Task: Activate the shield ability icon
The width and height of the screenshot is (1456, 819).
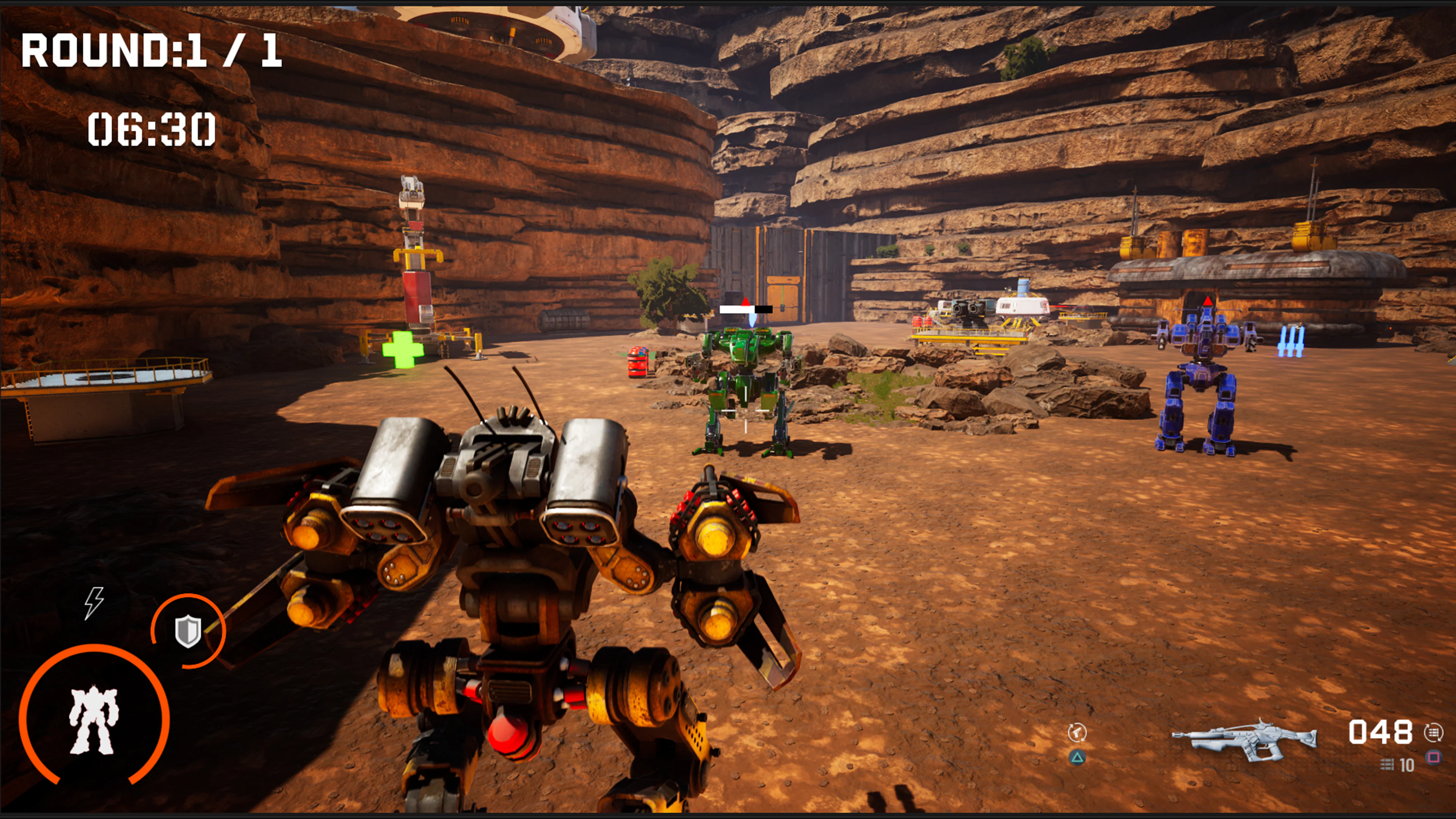Action: 188,631
